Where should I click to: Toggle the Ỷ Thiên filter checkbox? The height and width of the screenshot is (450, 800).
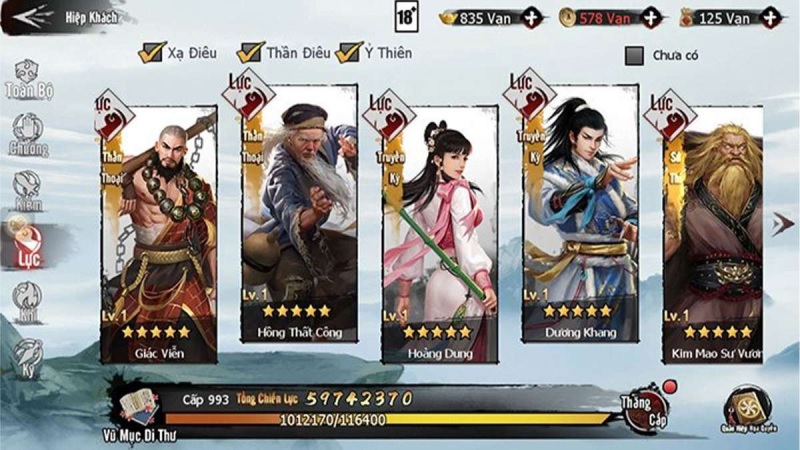tap(349, 52)
